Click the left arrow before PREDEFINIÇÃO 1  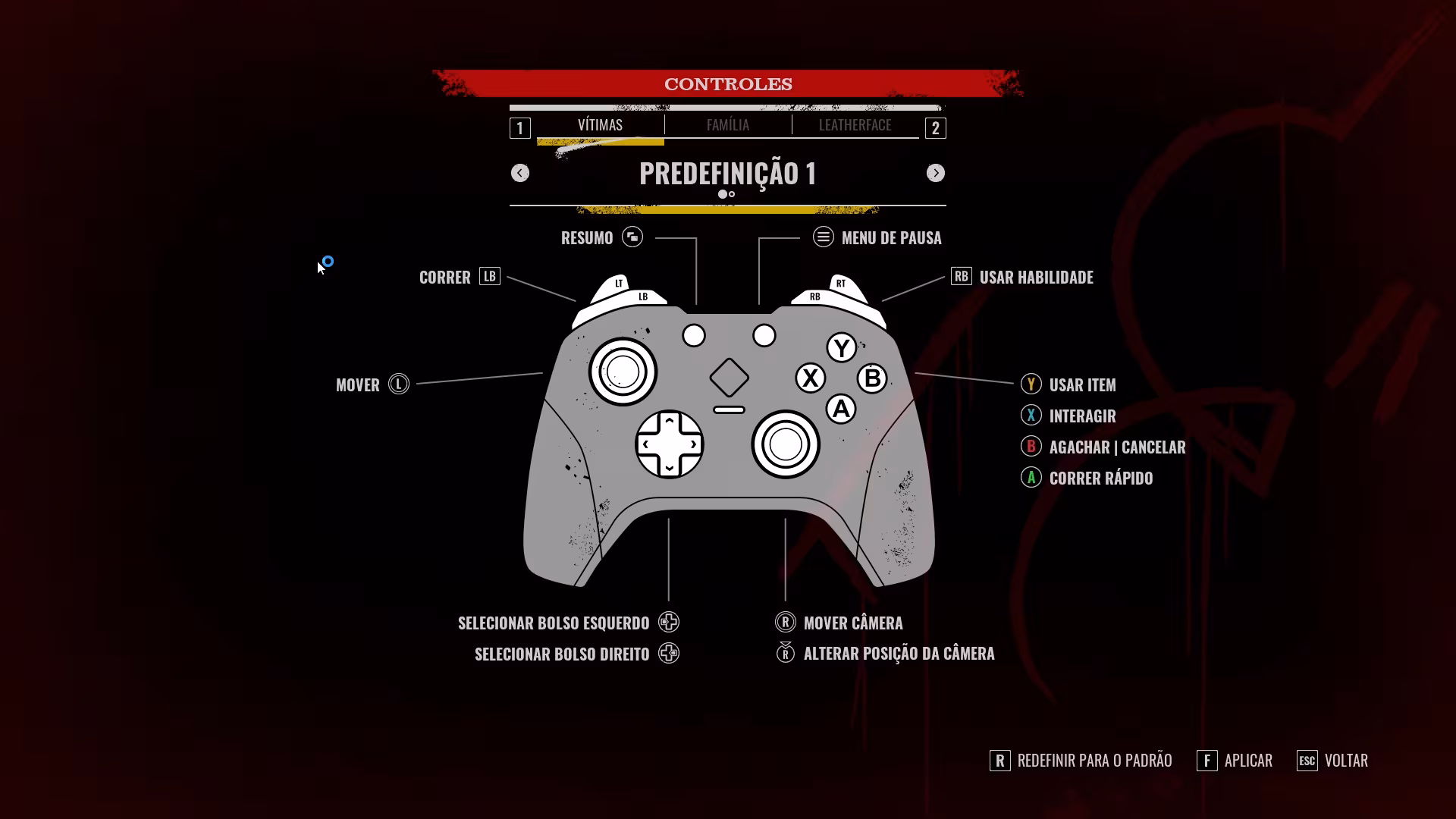click(x=520, y=173)
